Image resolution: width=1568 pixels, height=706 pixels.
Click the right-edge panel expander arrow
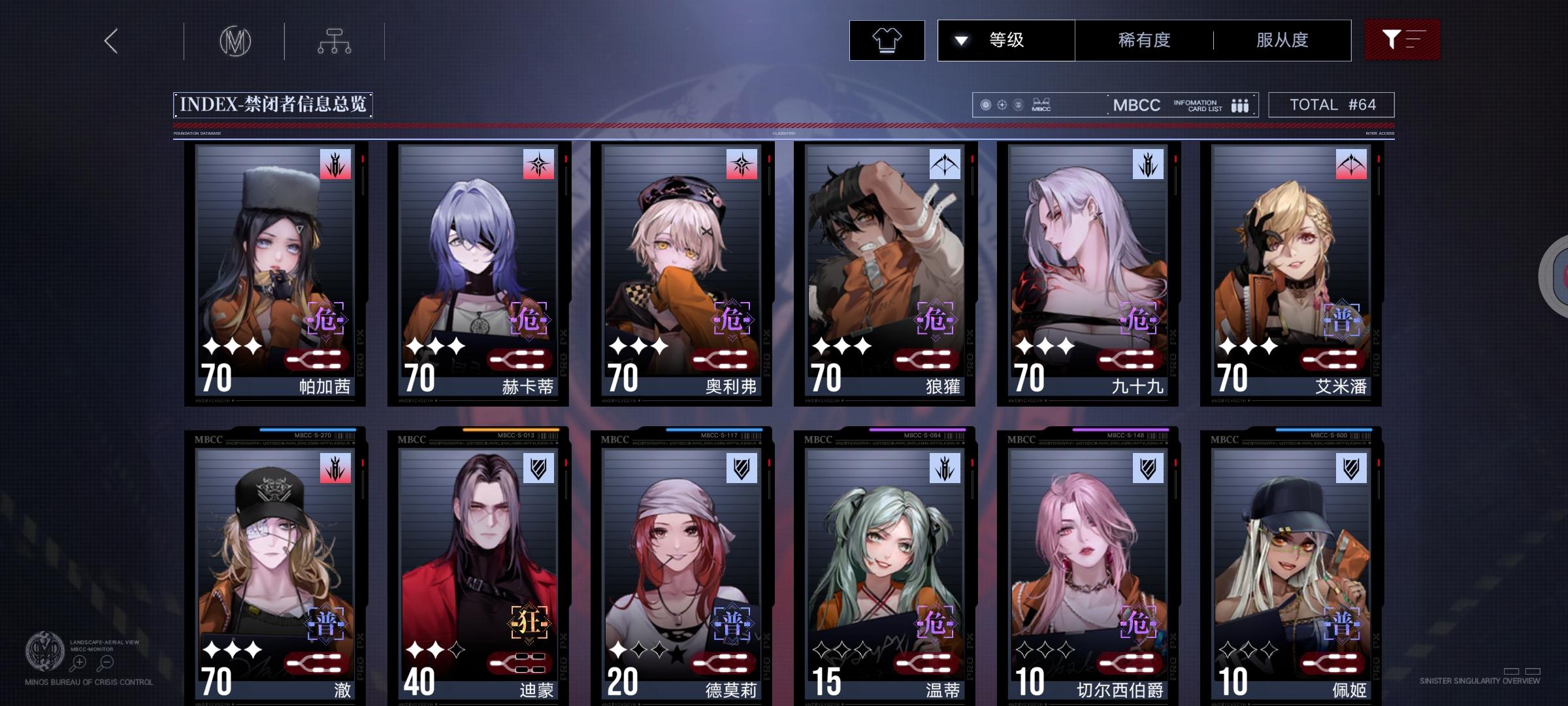pyautogui.click(x=1560, y=275)
